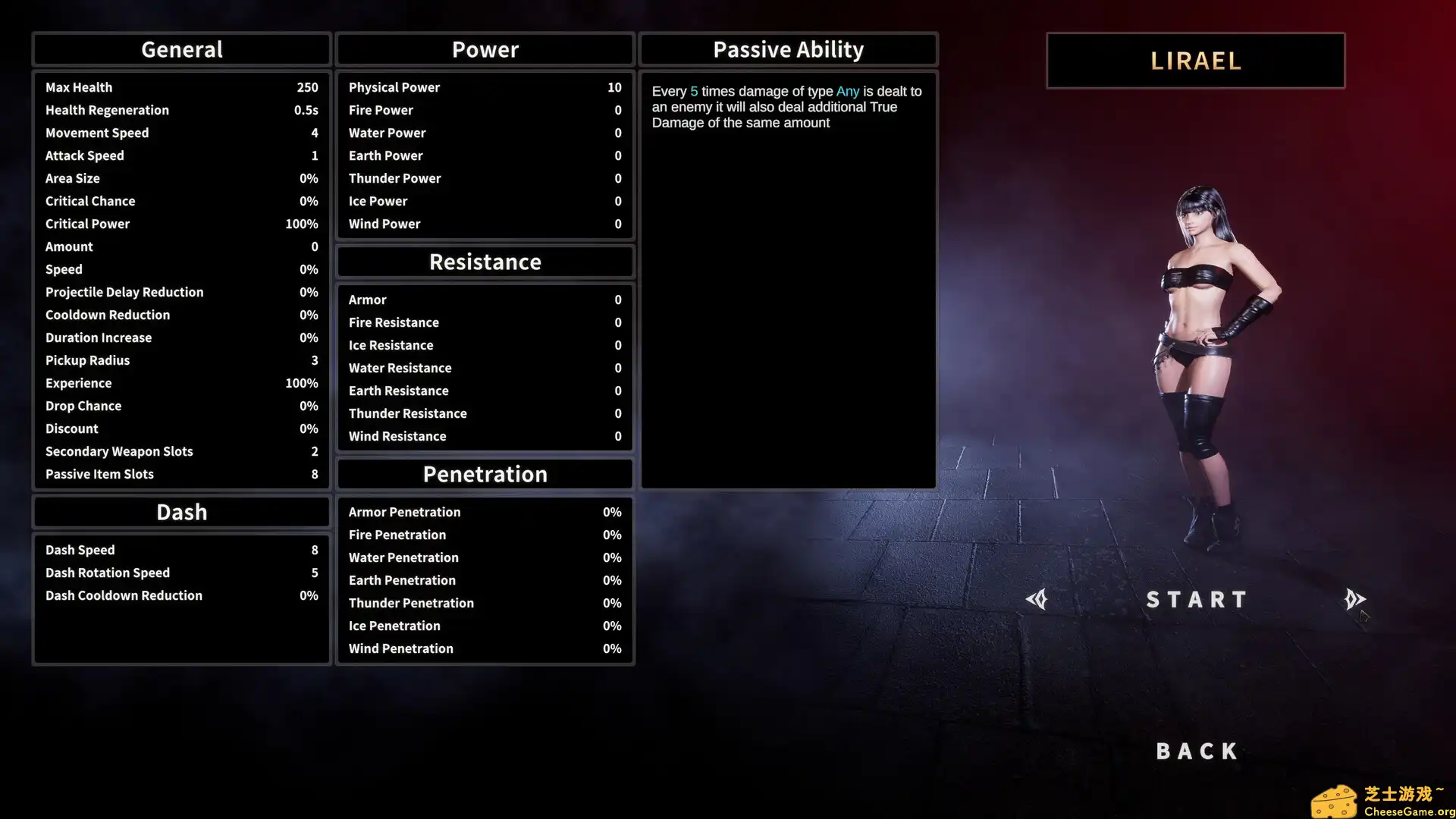Click the General panel header

pos(181,49)
